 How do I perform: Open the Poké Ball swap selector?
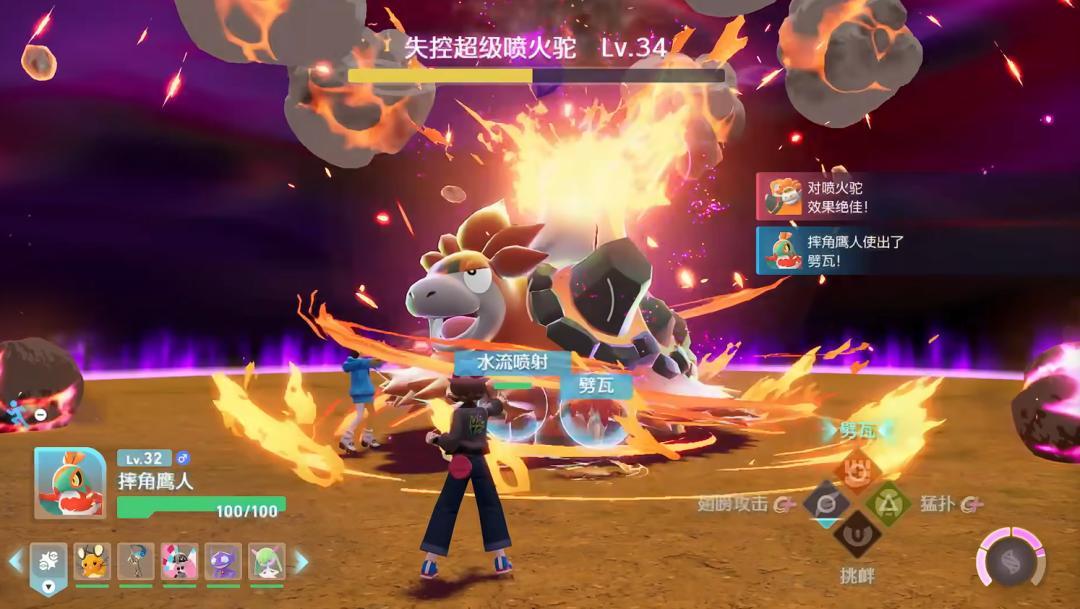tap(49, 563)
